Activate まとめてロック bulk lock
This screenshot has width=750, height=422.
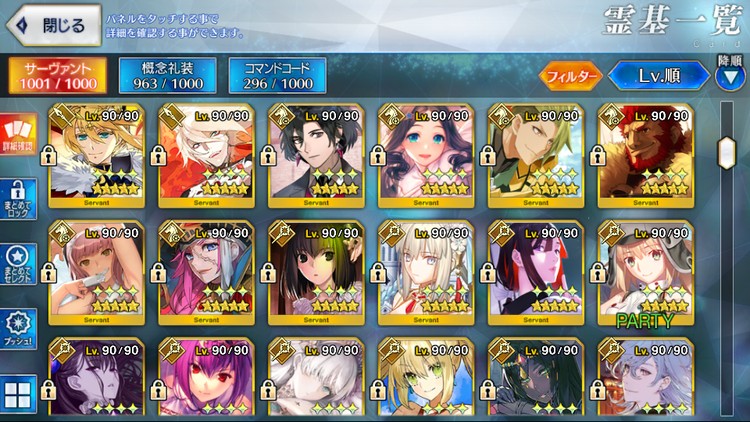tap(19, 198)
